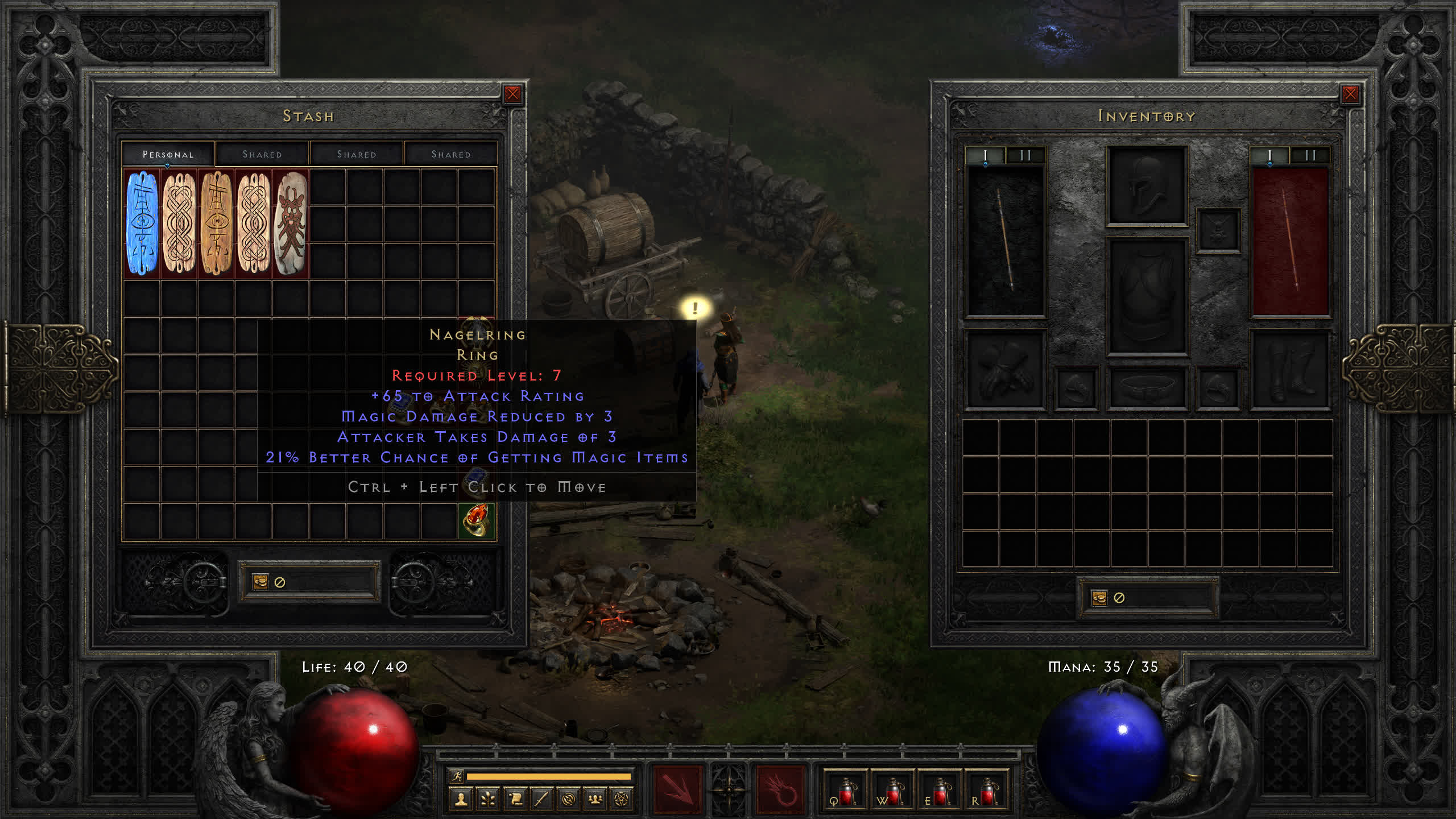Click the pentagram game menu icon
This screenshot has width=1456, height=819.
pyautogui.click(x=622, y=800)
